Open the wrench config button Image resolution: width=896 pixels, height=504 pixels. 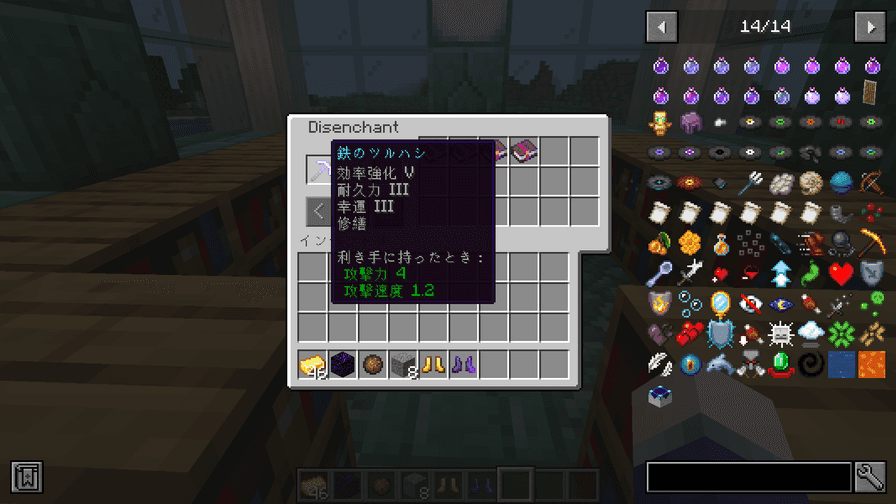coord(869,477)
